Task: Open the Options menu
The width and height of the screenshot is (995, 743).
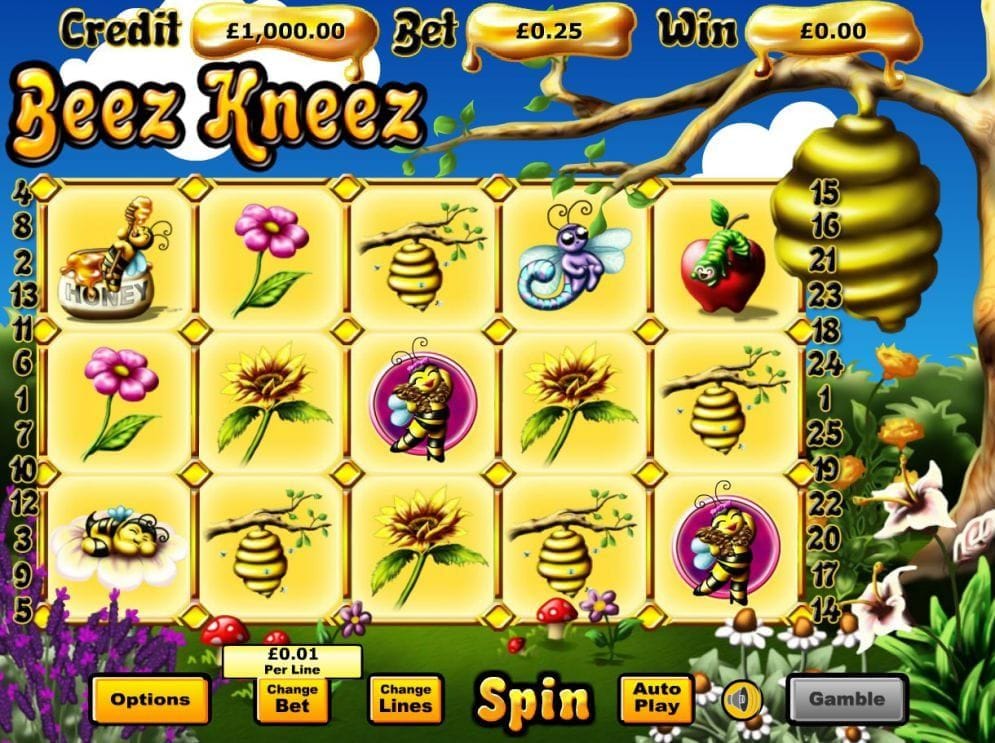Action: coord(150,699)
